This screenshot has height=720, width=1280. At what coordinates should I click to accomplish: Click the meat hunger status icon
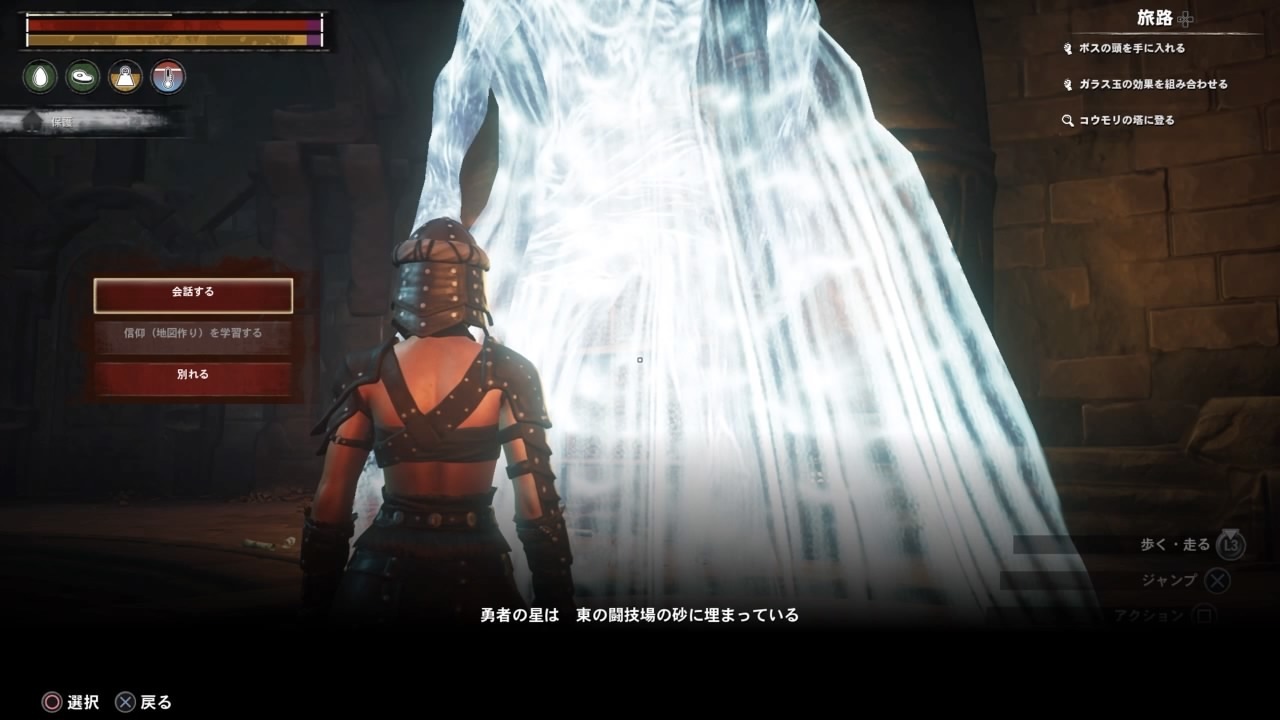(81, 76)
